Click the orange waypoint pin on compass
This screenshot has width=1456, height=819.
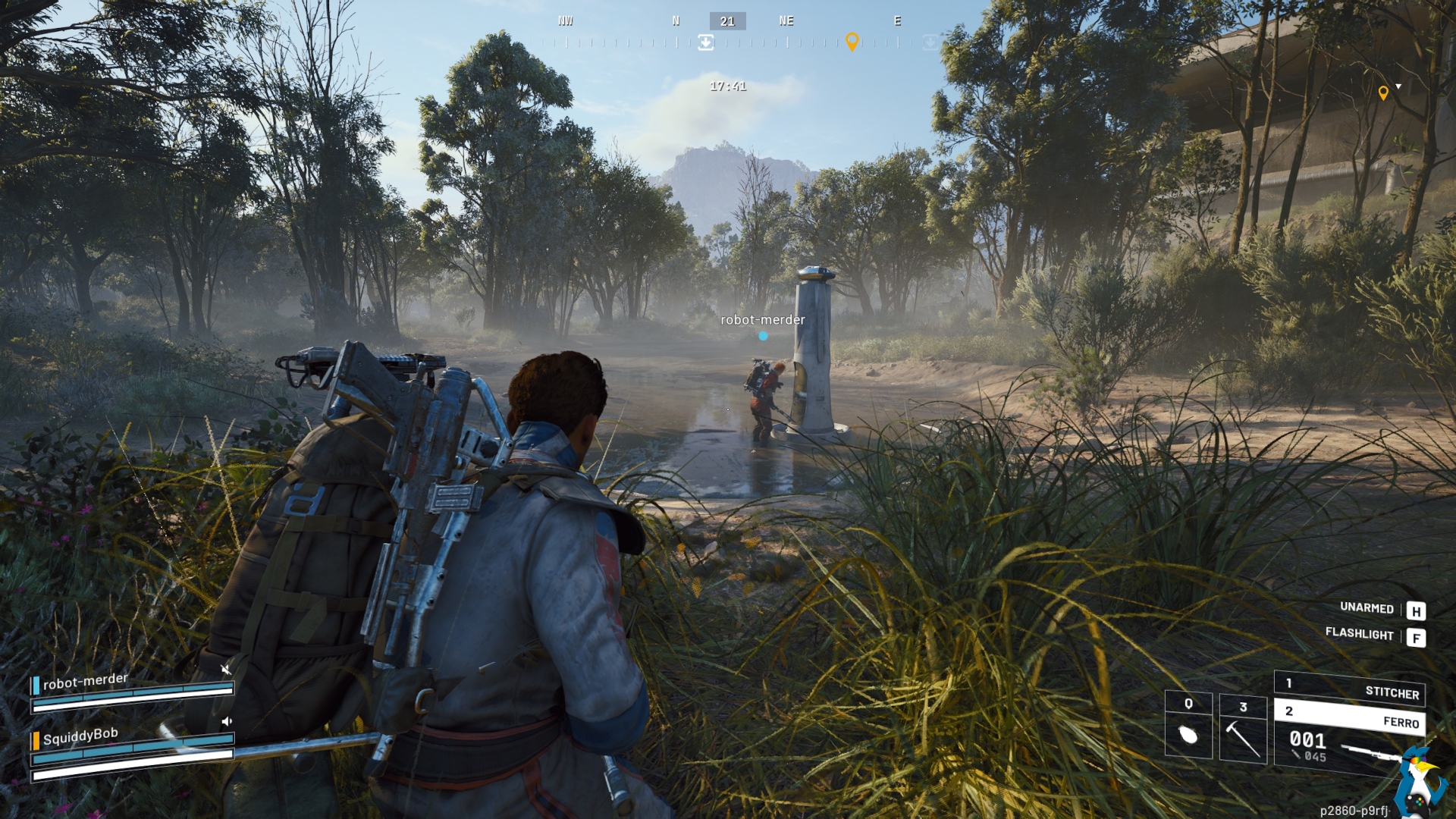click(x=852, y=42)
